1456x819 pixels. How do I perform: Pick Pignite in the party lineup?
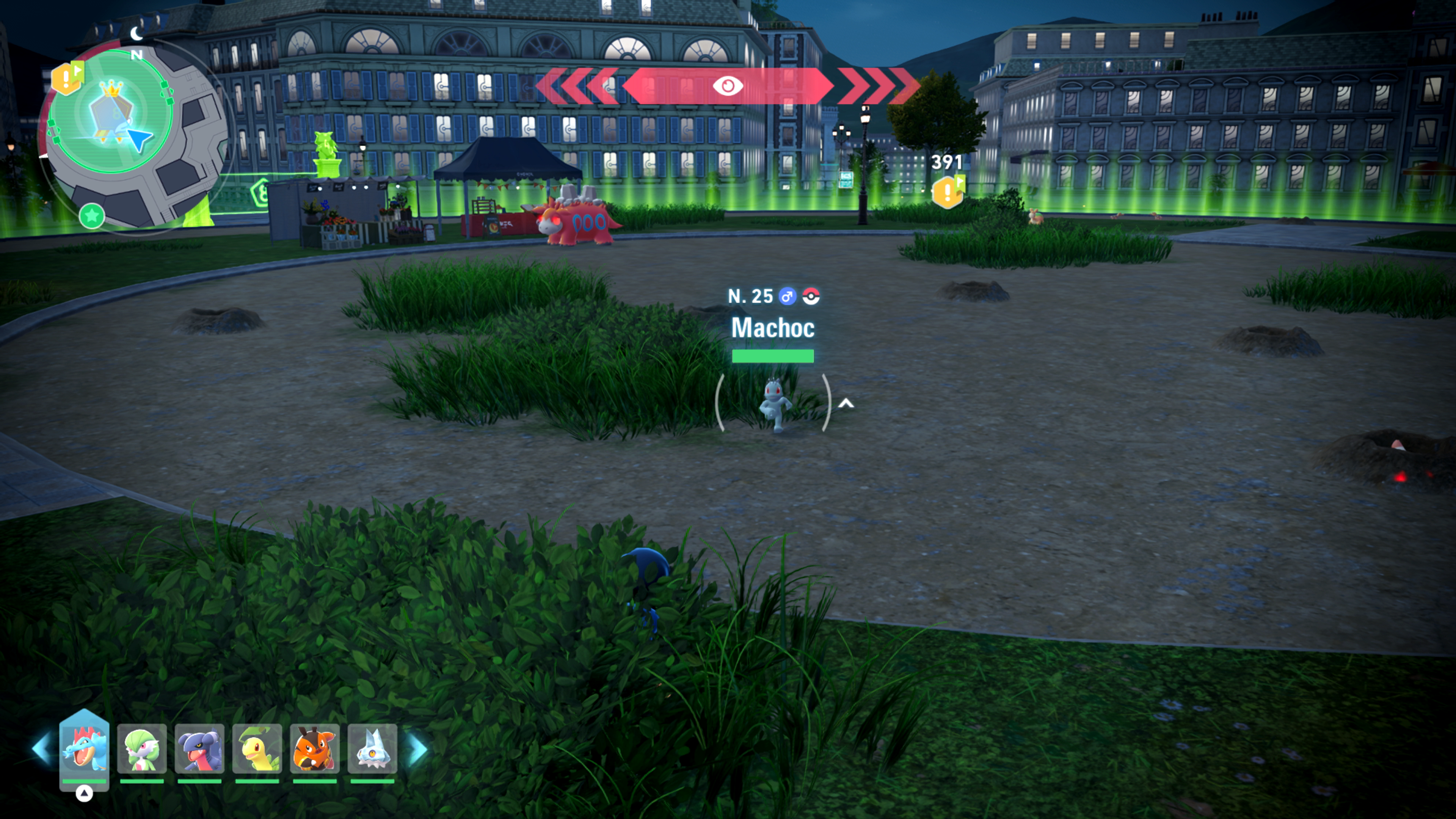click(315, 748)
